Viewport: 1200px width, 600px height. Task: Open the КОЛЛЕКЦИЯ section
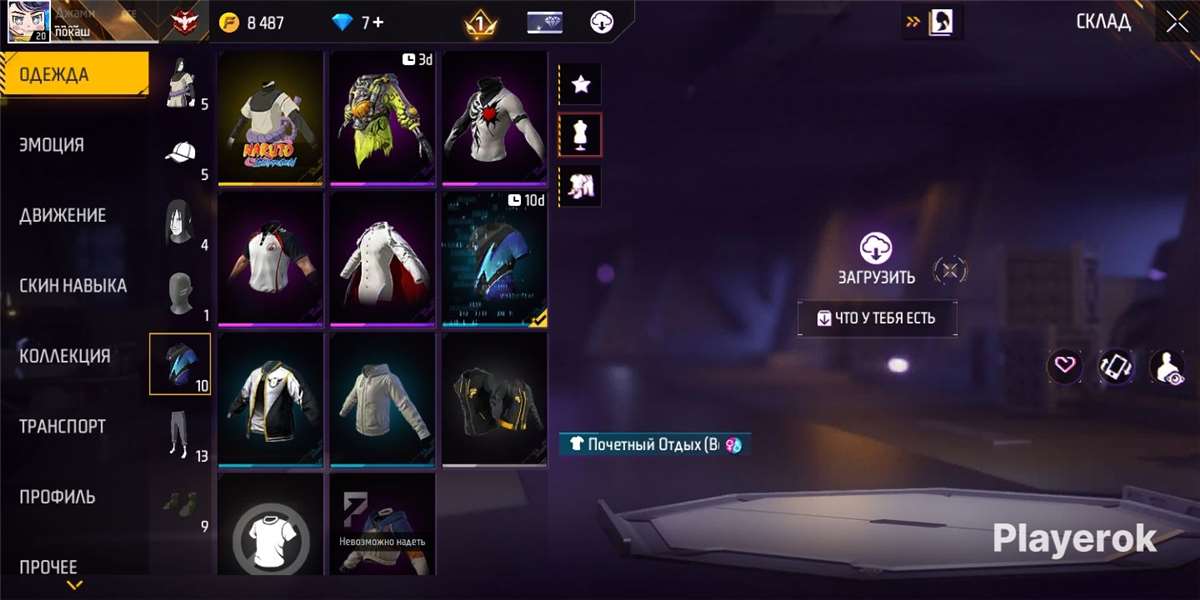[65, 356]
